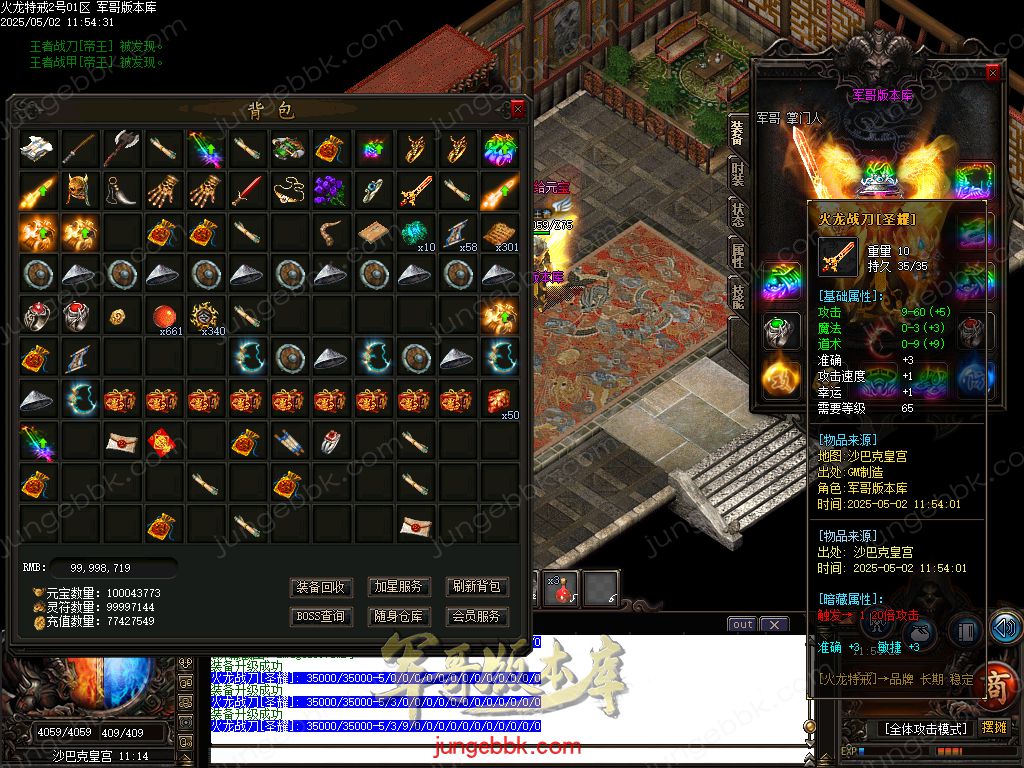Toggle the blue speaker sound icon
This screenshot has height=768, width=1024.
[x=1004, y=627]
